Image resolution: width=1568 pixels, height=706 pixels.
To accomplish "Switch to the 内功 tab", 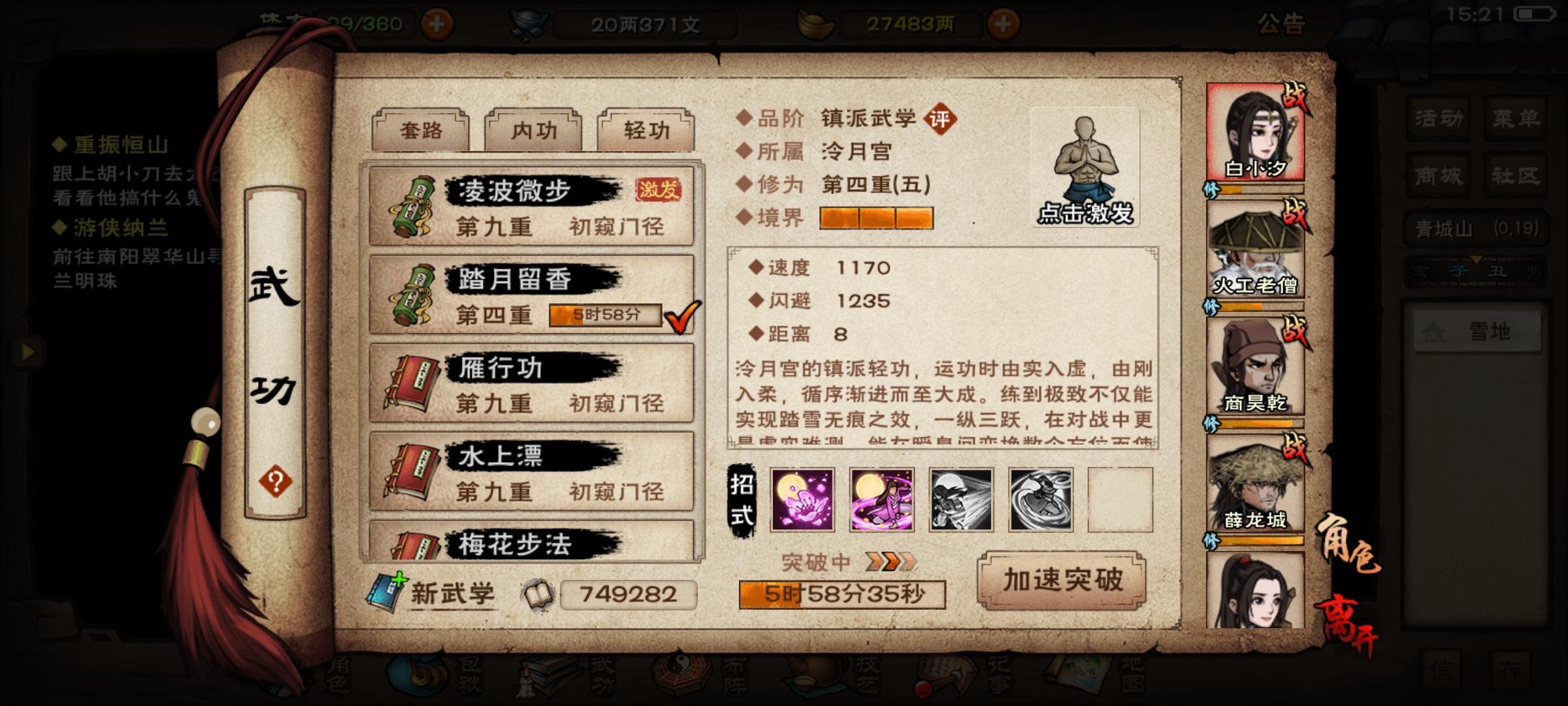I will pos(532,131).
